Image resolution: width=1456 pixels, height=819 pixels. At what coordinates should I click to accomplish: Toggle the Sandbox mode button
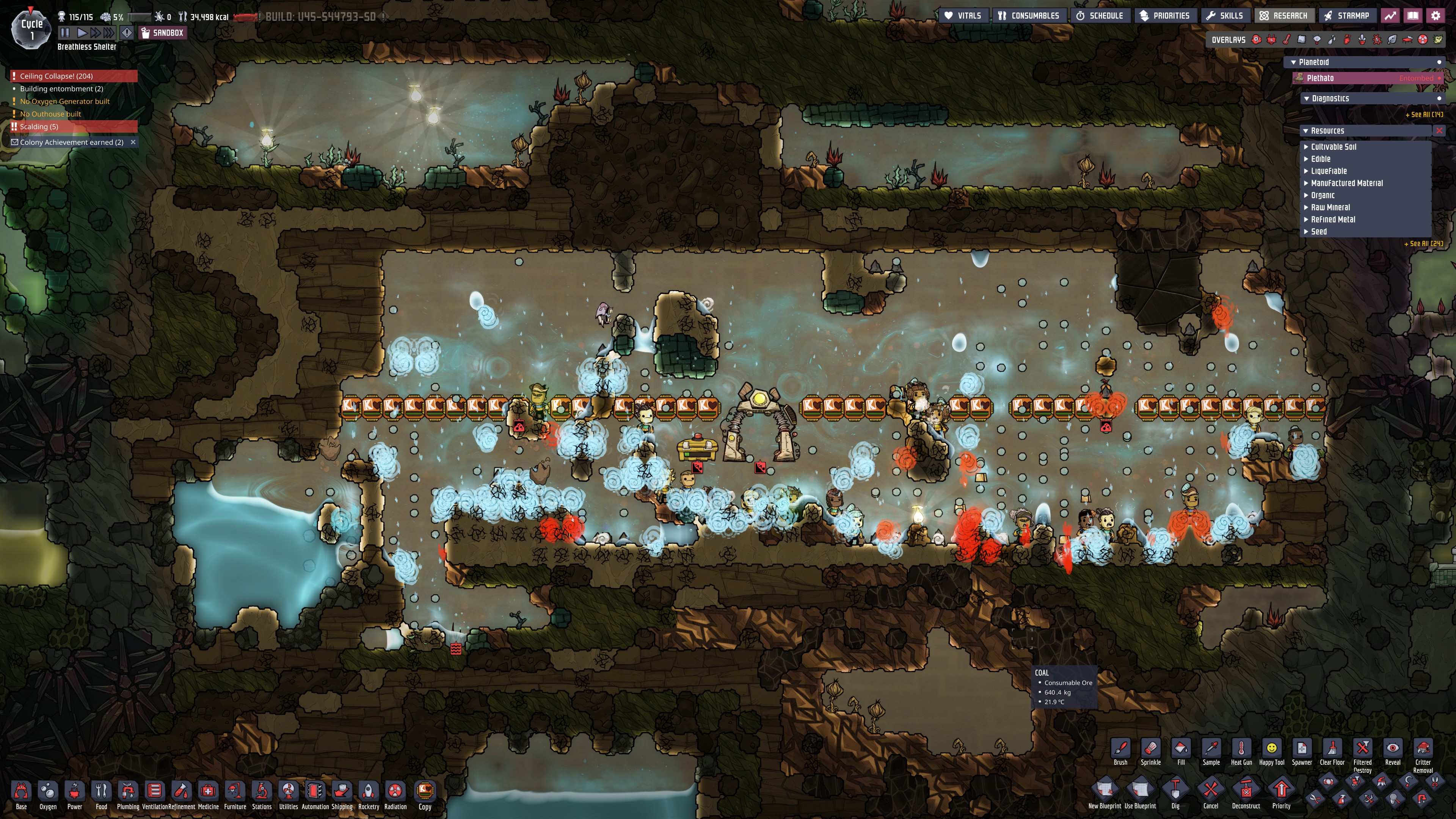click(162, 33)
